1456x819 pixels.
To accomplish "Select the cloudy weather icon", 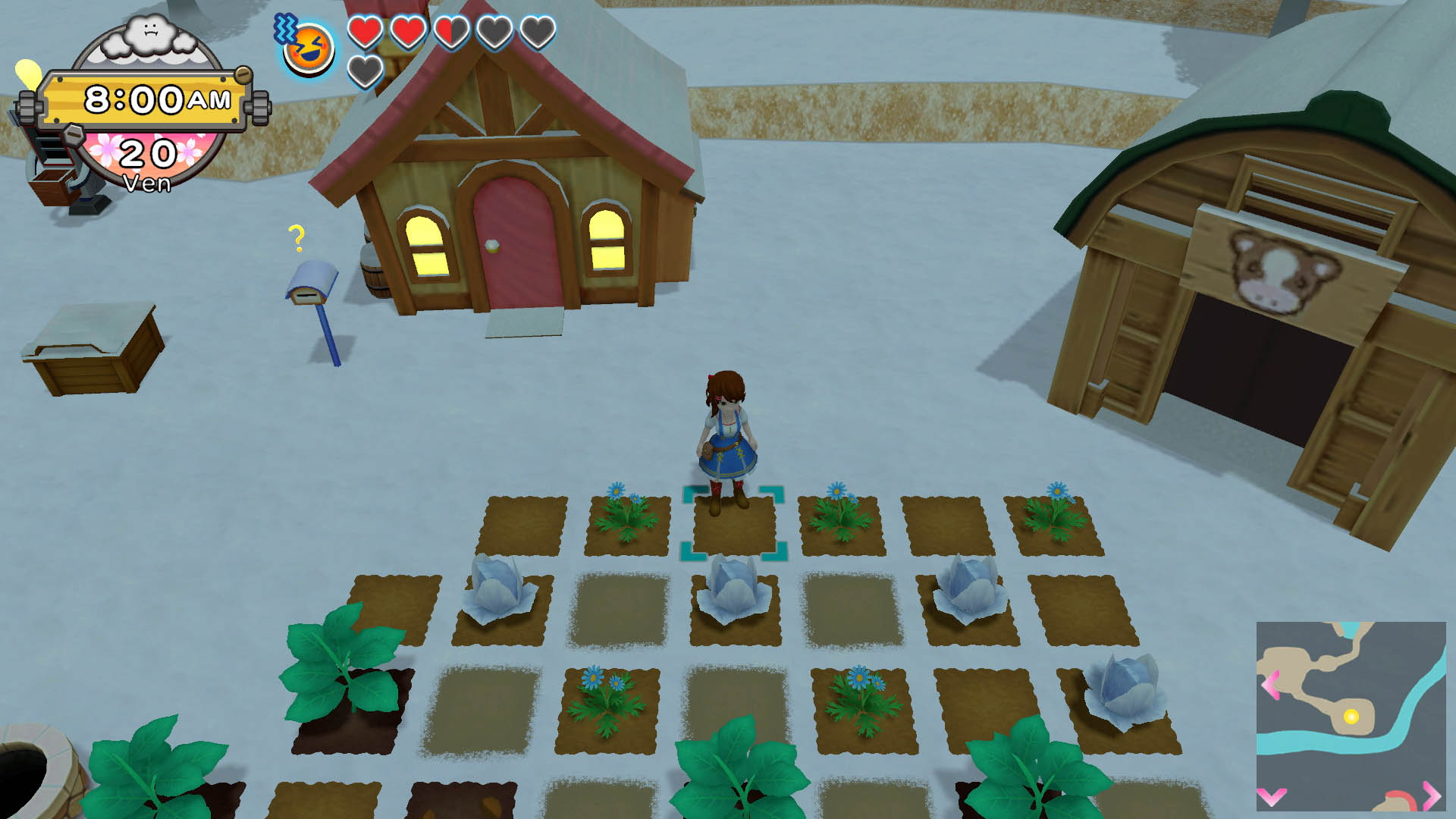I will coord(150,38).
